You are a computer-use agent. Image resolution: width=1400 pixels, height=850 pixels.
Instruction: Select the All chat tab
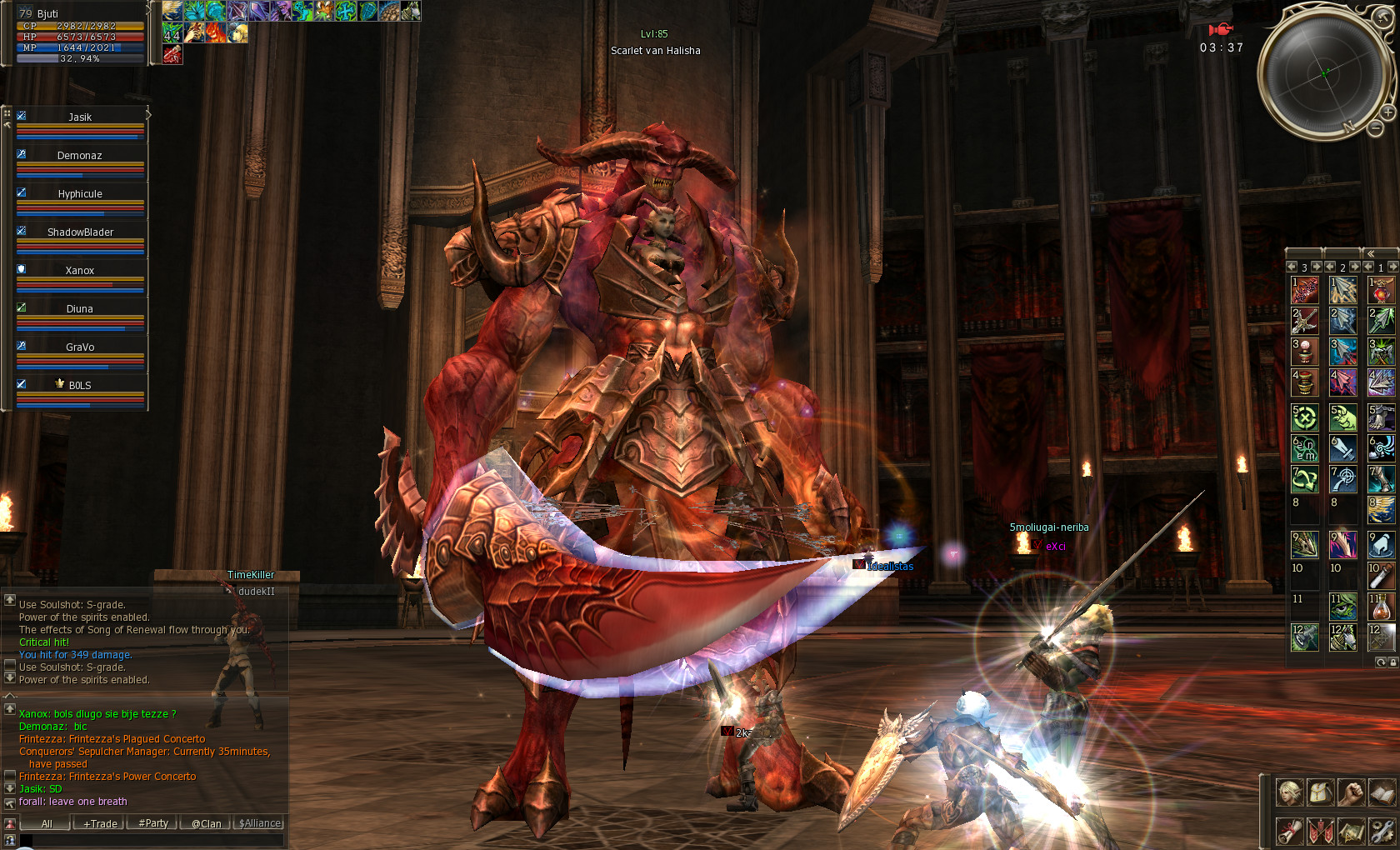(x=47, y=823)
